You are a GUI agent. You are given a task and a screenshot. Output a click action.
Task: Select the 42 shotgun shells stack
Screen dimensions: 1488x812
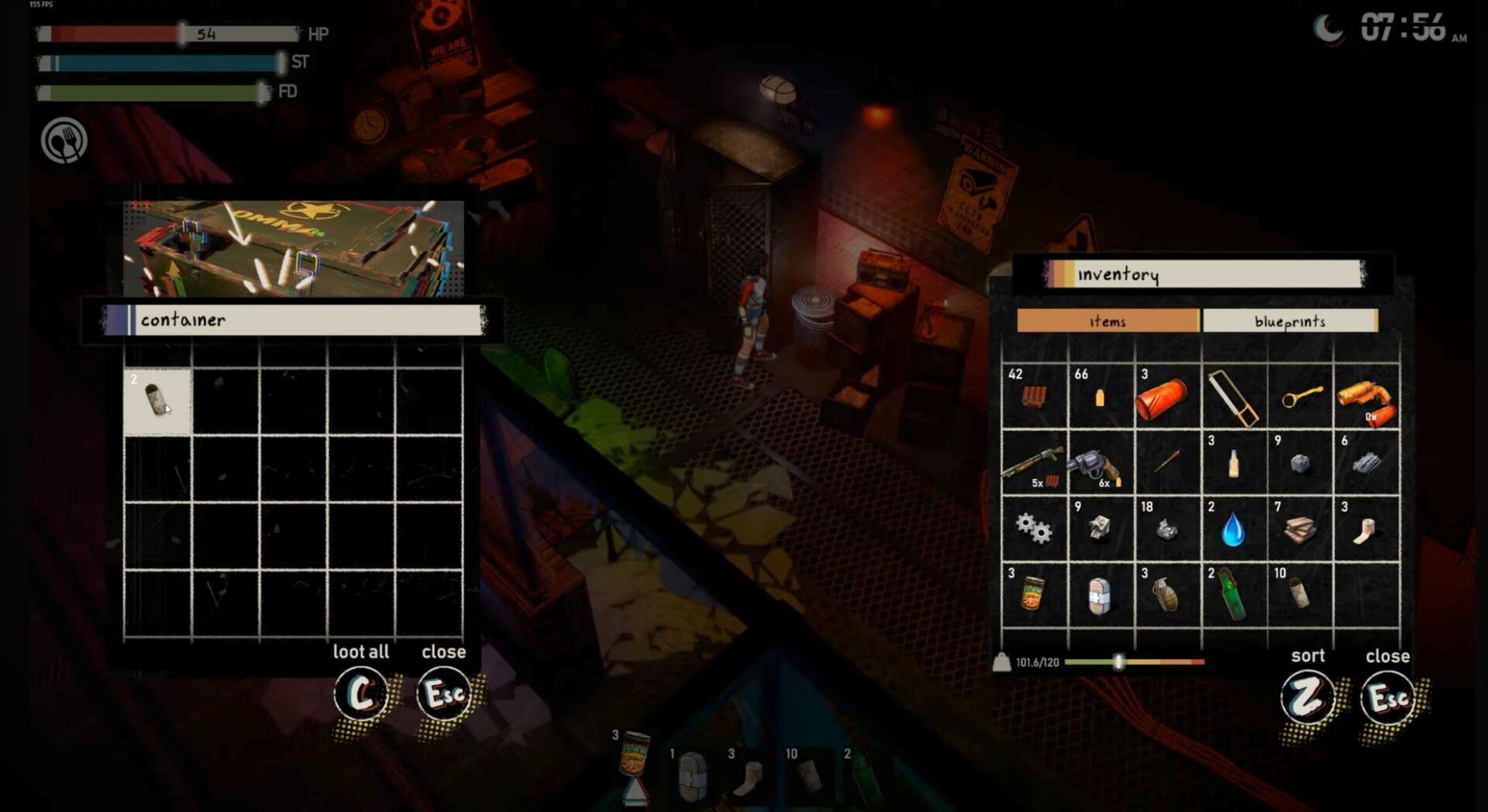pos(1035,397)
